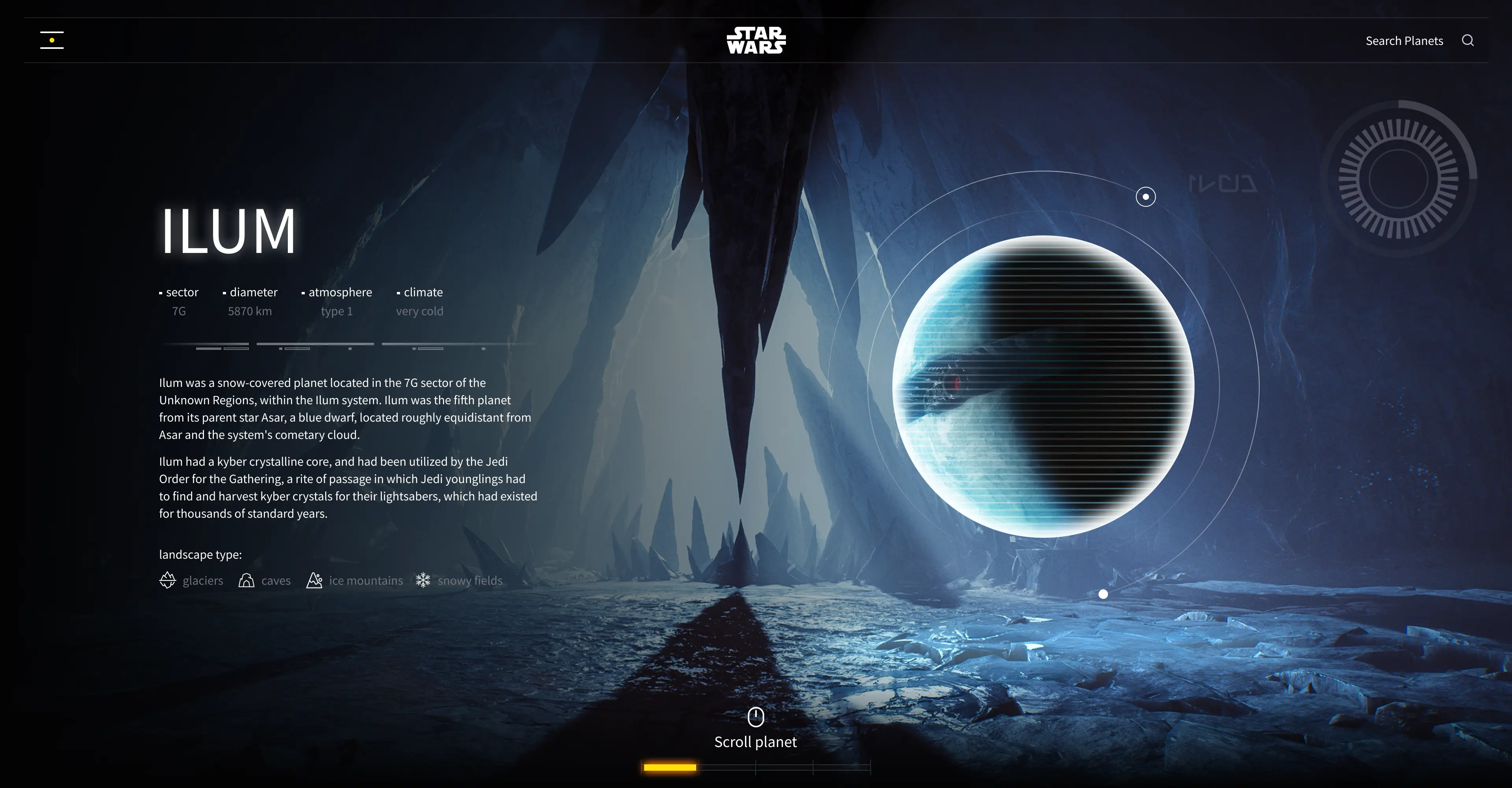
Task: Toggle the white marker on the upper orbit
Action: coord(1145,197)
